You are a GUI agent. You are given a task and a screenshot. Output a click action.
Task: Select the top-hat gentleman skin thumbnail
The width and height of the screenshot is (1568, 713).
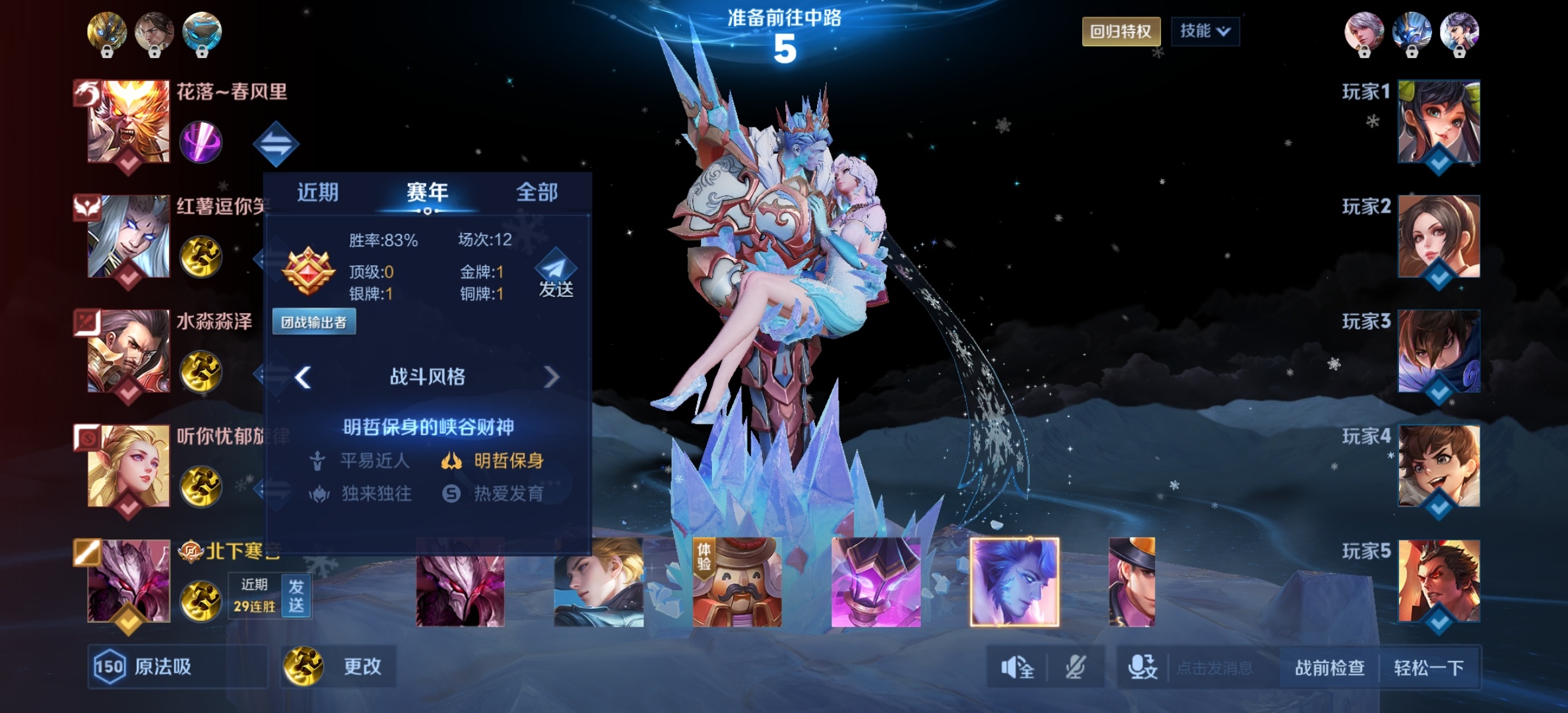click(x=1132, y=582)
